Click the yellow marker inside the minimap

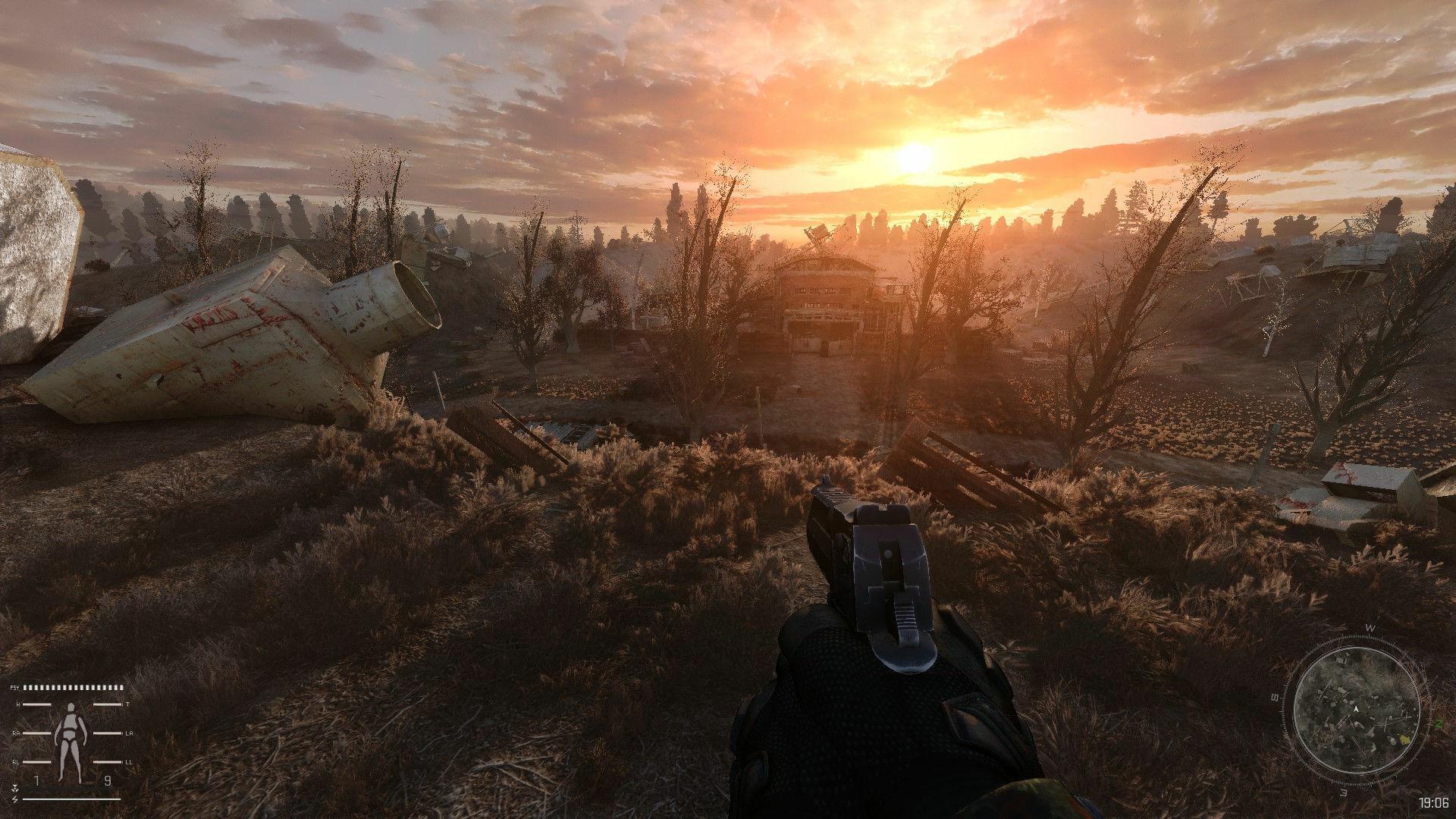[1404, 738]
